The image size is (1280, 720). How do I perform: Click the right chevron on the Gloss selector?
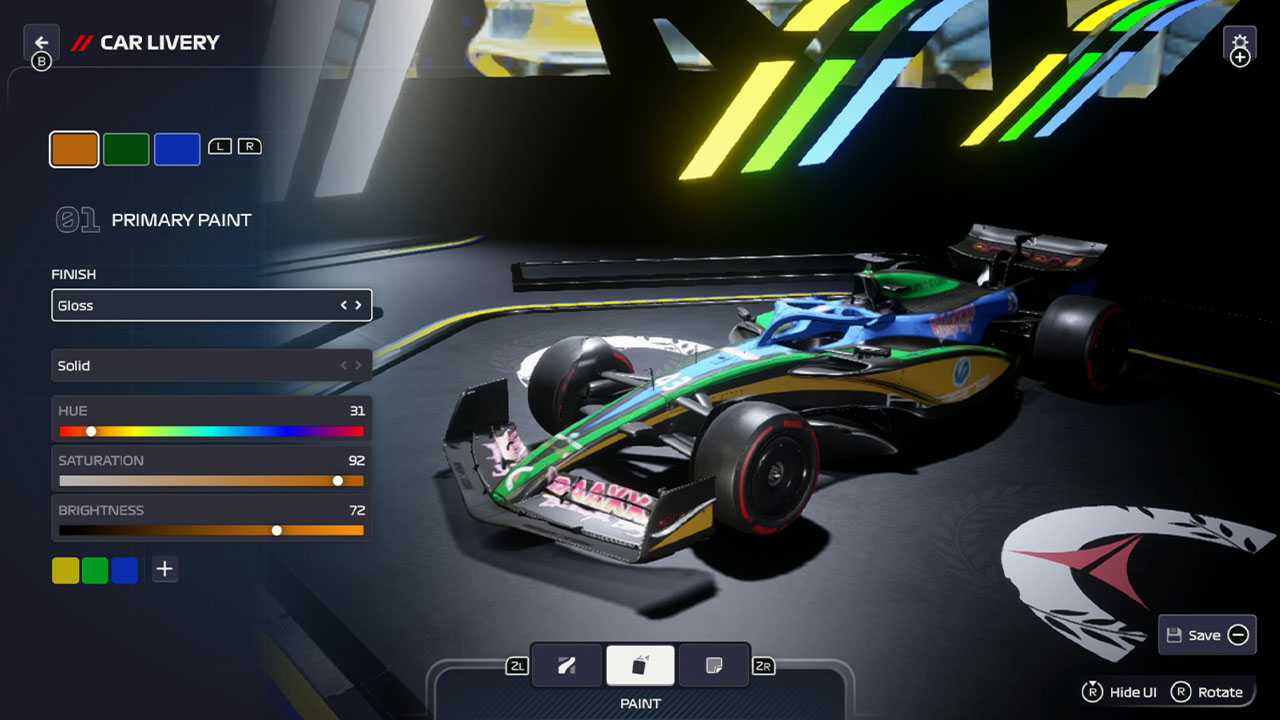pos(359,305)
